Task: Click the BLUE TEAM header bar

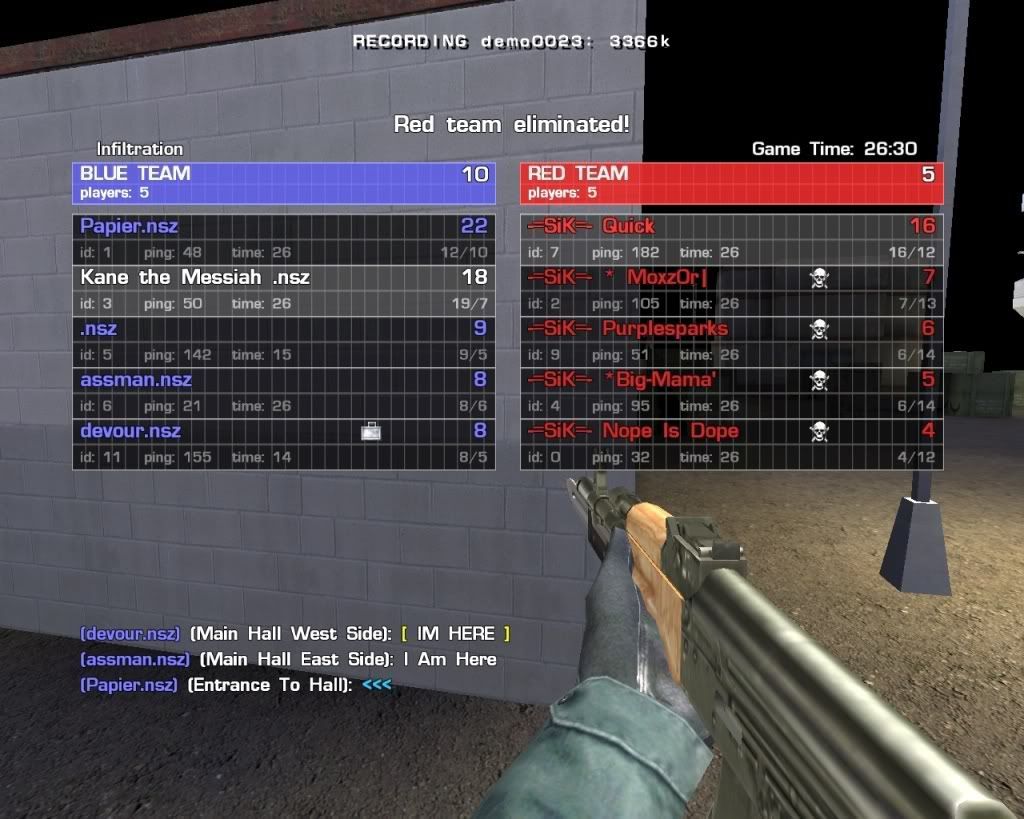Action: (283, 181)
